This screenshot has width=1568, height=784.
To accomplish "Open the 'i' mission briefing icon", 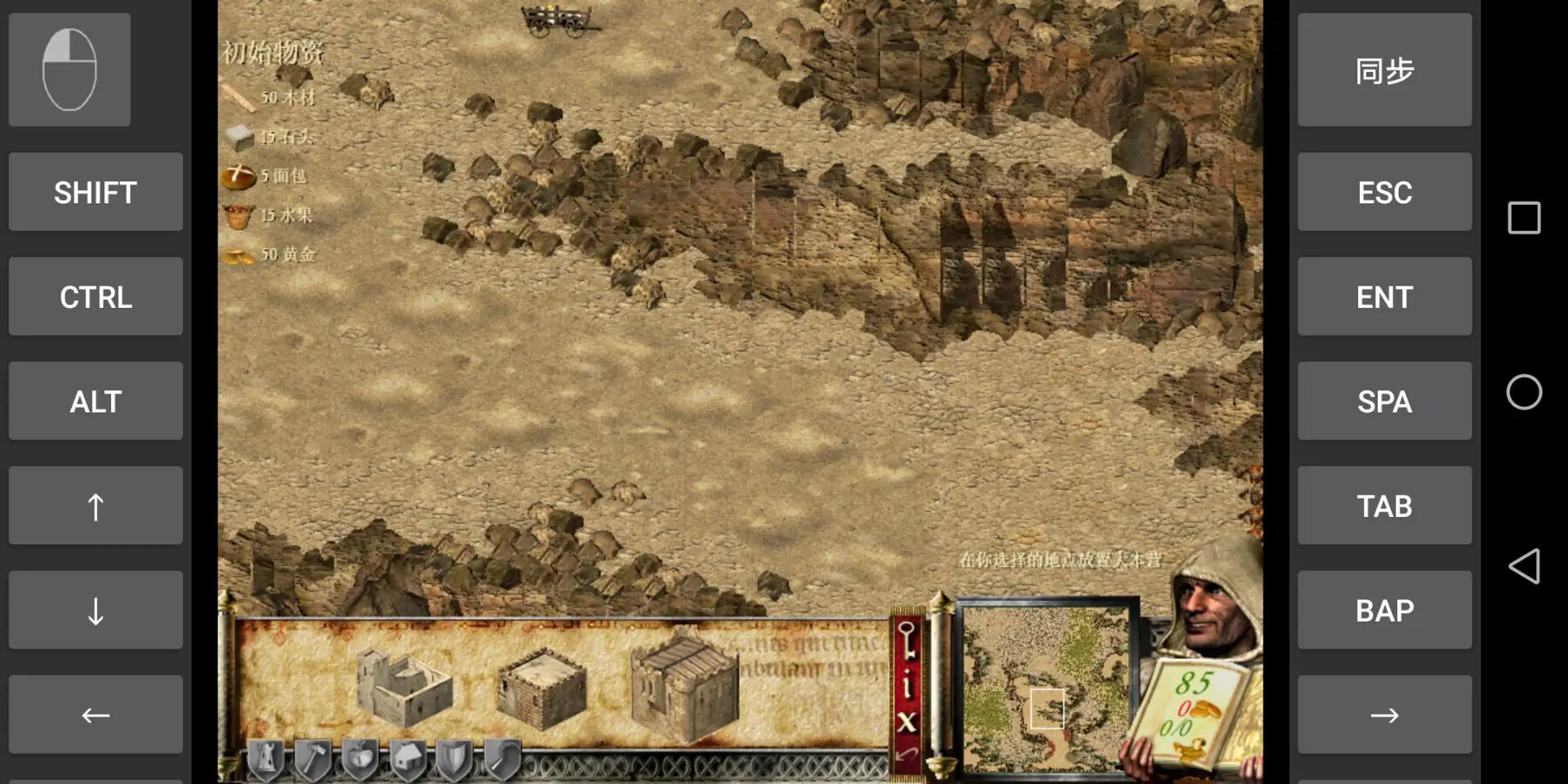I will (x=906, y=684).
